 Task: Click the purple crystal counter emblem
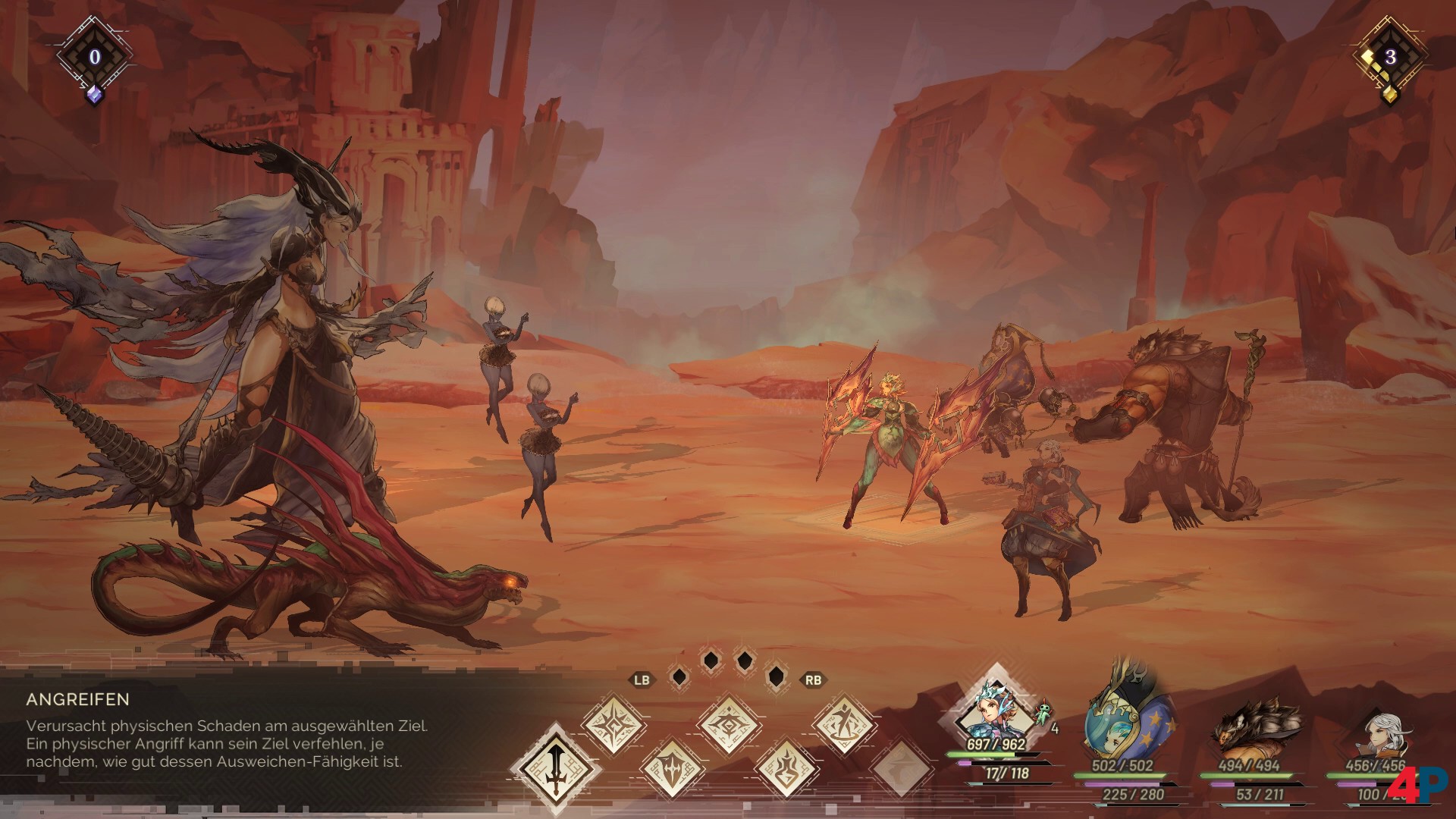pyautogui.click(x=94, y=58)
